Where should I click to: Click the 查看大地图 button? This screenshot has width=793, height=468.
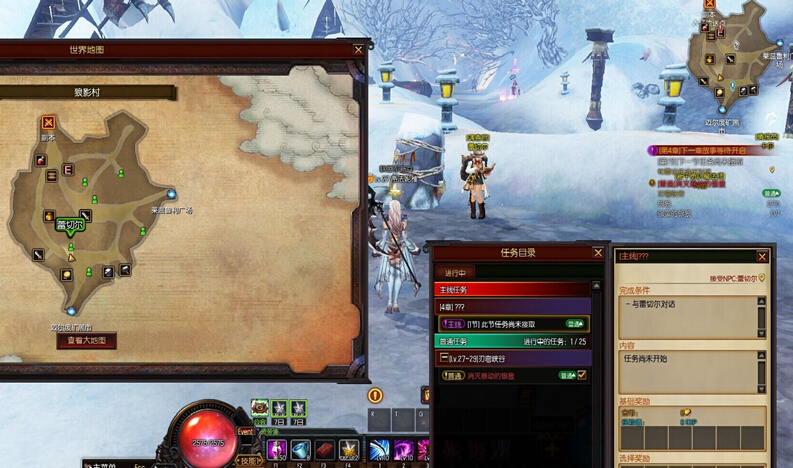pyautogui.click(x=85, y=340)
